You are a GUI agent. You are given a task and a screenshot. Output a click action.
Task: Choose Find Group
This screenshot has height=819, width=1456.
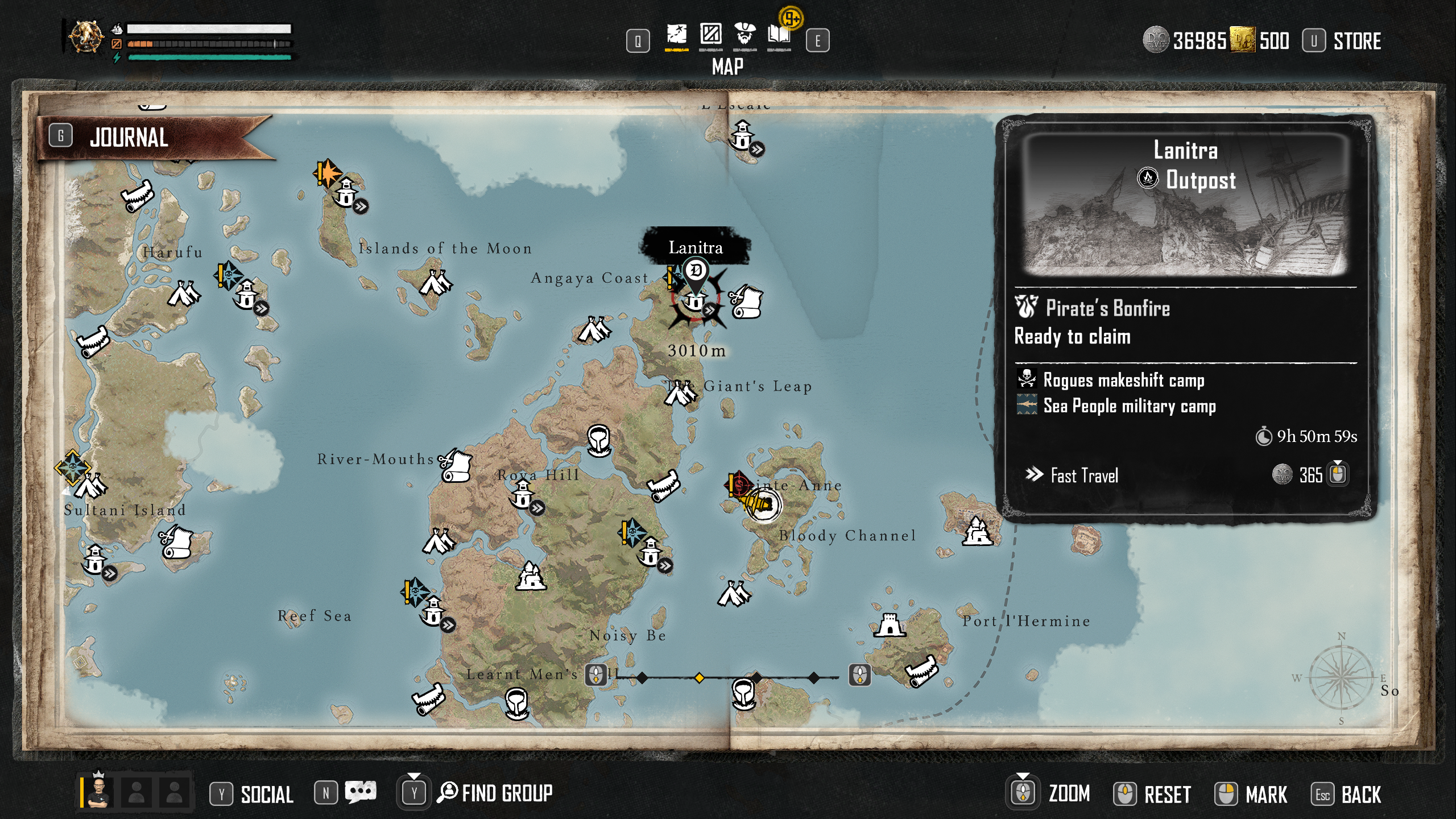(506, 793)
